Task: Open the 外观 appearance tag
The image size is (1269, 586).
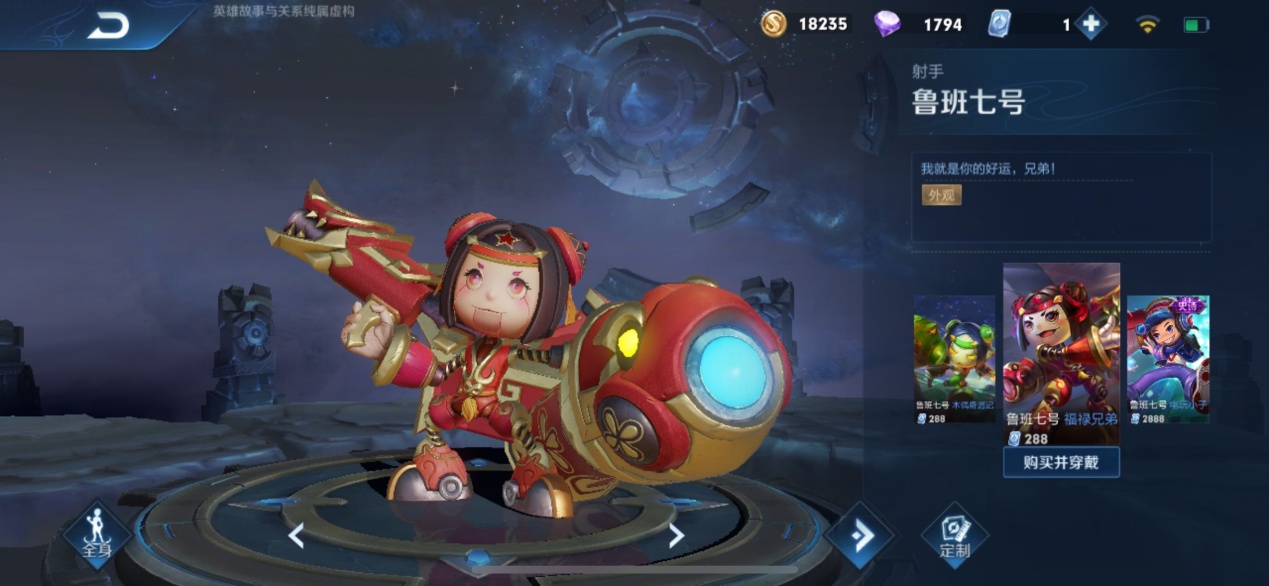Action: tap(941, 195)
